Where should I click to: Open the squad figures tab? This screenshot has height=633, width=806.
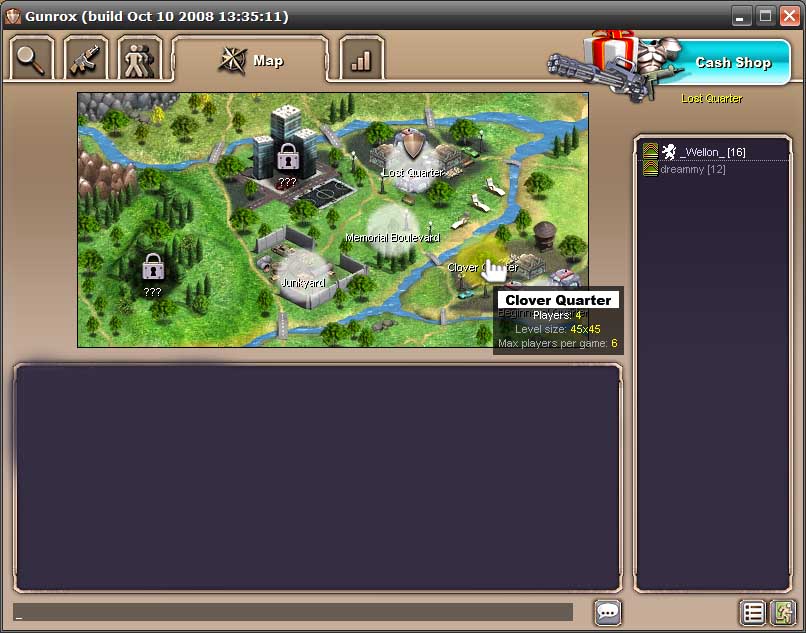[x=139, y=60]
